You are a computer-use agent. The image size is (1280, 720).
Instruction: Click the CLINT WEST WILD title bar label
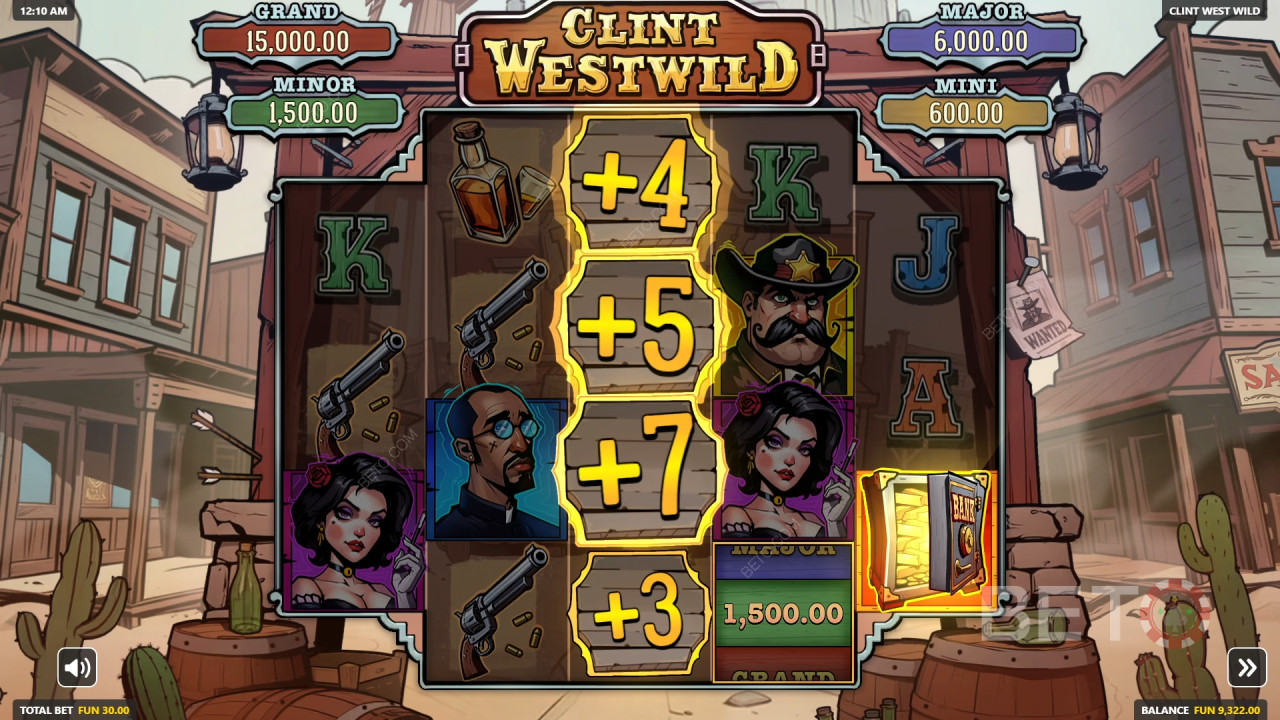pyautogui.click(x=1214, y=13)
